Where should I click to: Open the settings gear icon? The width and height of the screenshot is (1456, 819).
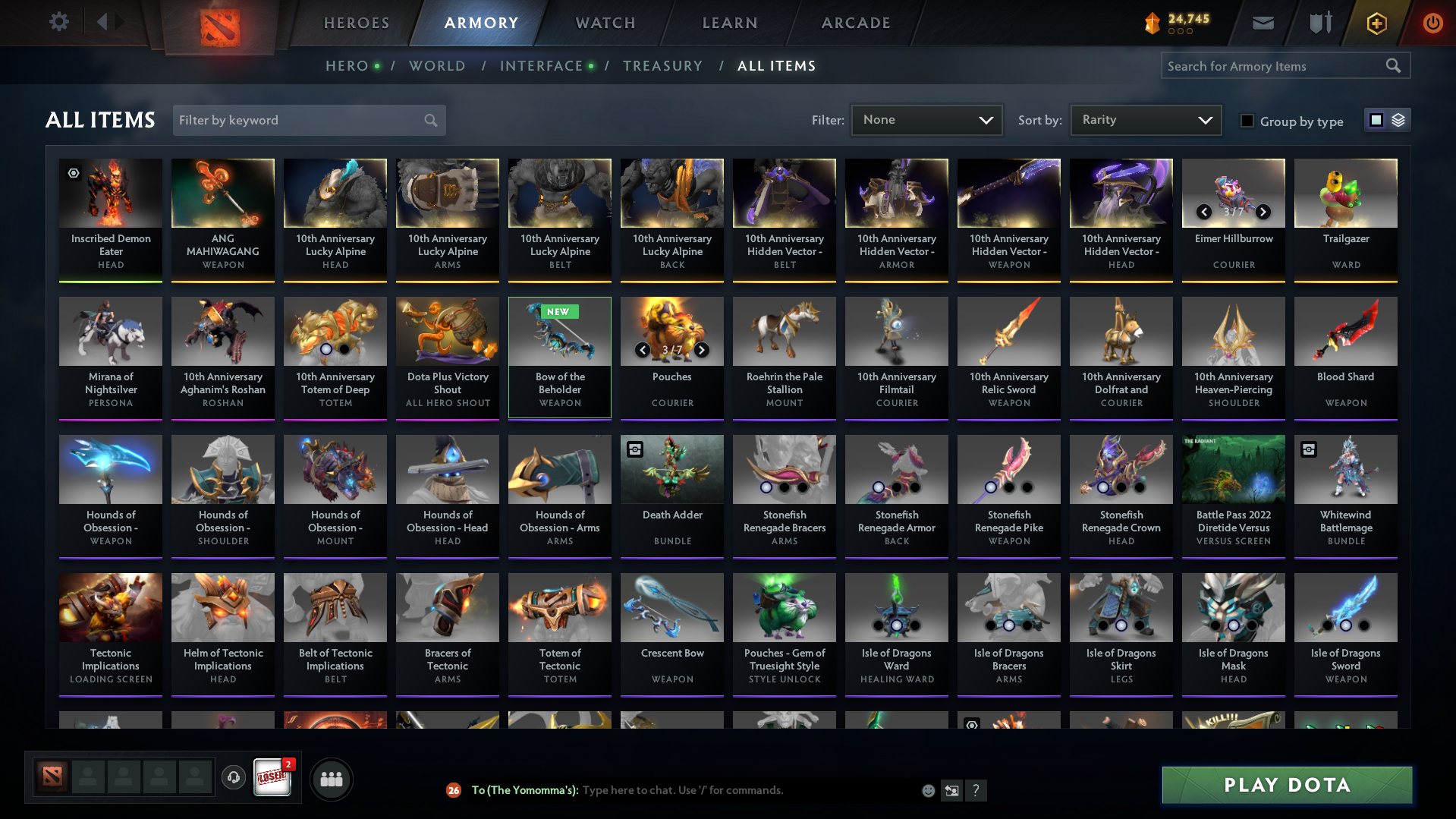coord(59,22)
